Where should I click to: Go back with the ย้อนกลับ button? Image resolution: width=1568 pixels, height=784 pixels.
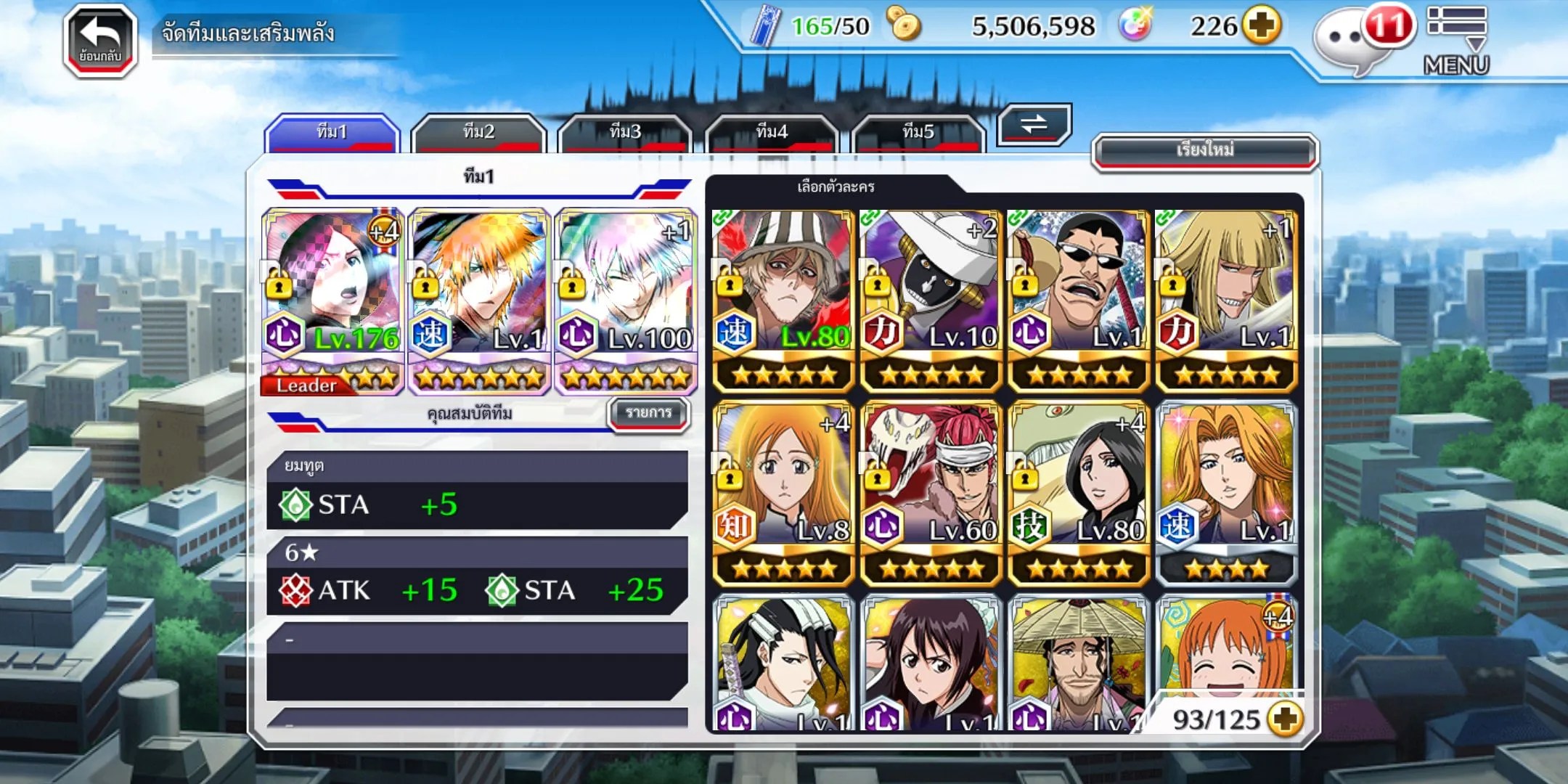coord(100,41)
